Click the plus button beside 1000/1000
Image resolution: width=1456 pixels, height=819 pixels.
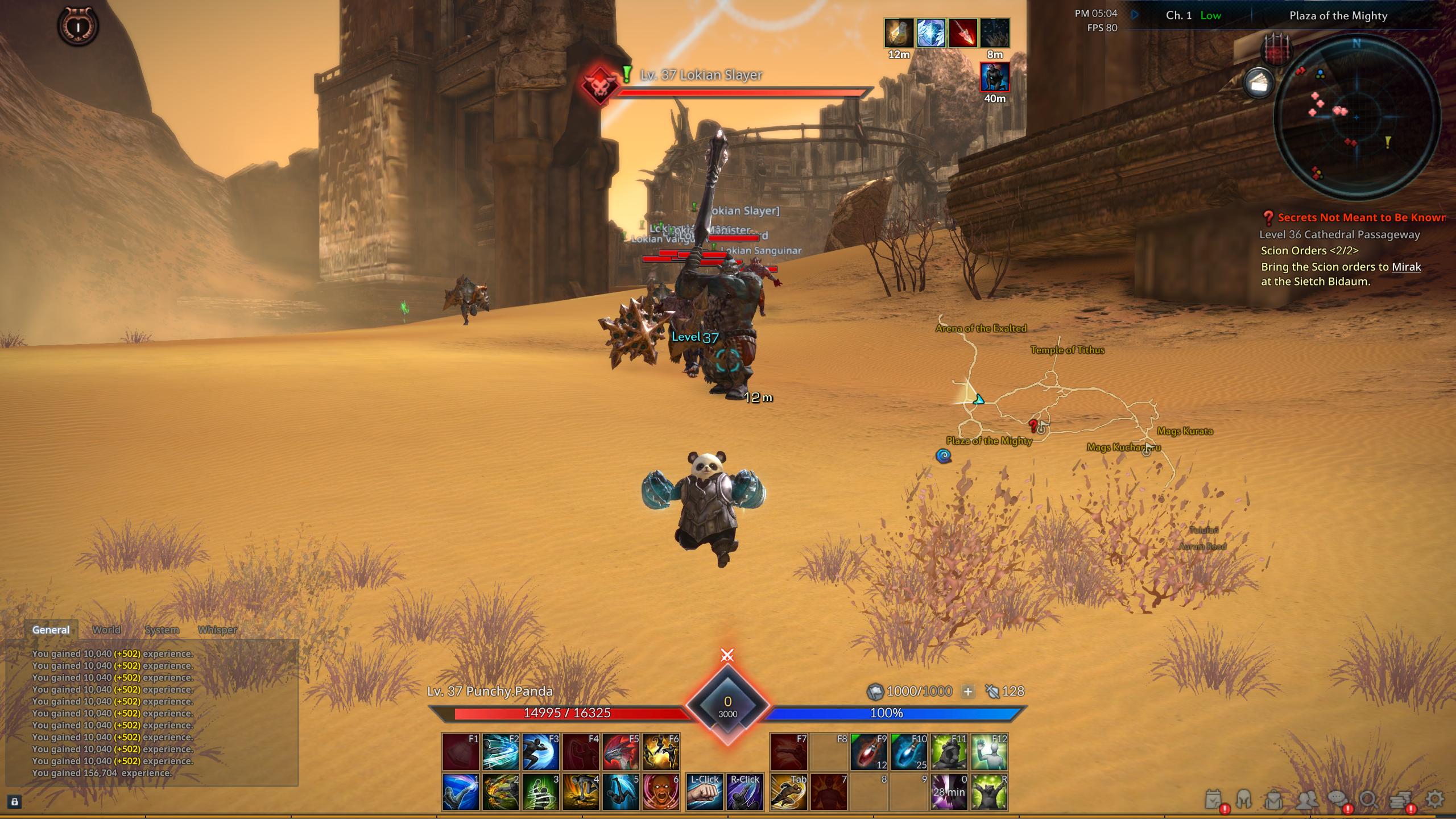pos(967,692)
